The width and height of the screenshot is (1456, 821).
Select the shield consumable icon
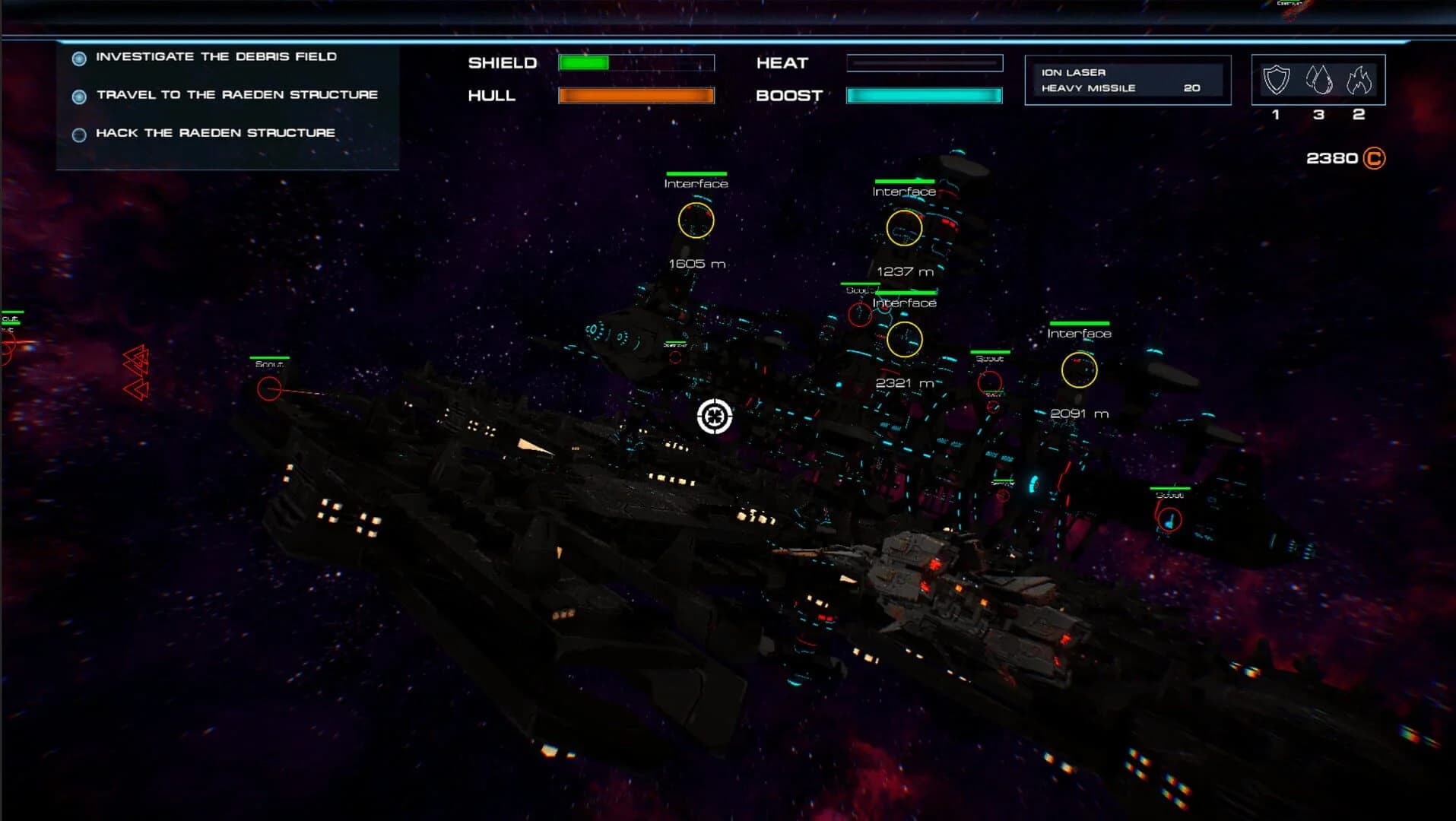click(1276, 81)
